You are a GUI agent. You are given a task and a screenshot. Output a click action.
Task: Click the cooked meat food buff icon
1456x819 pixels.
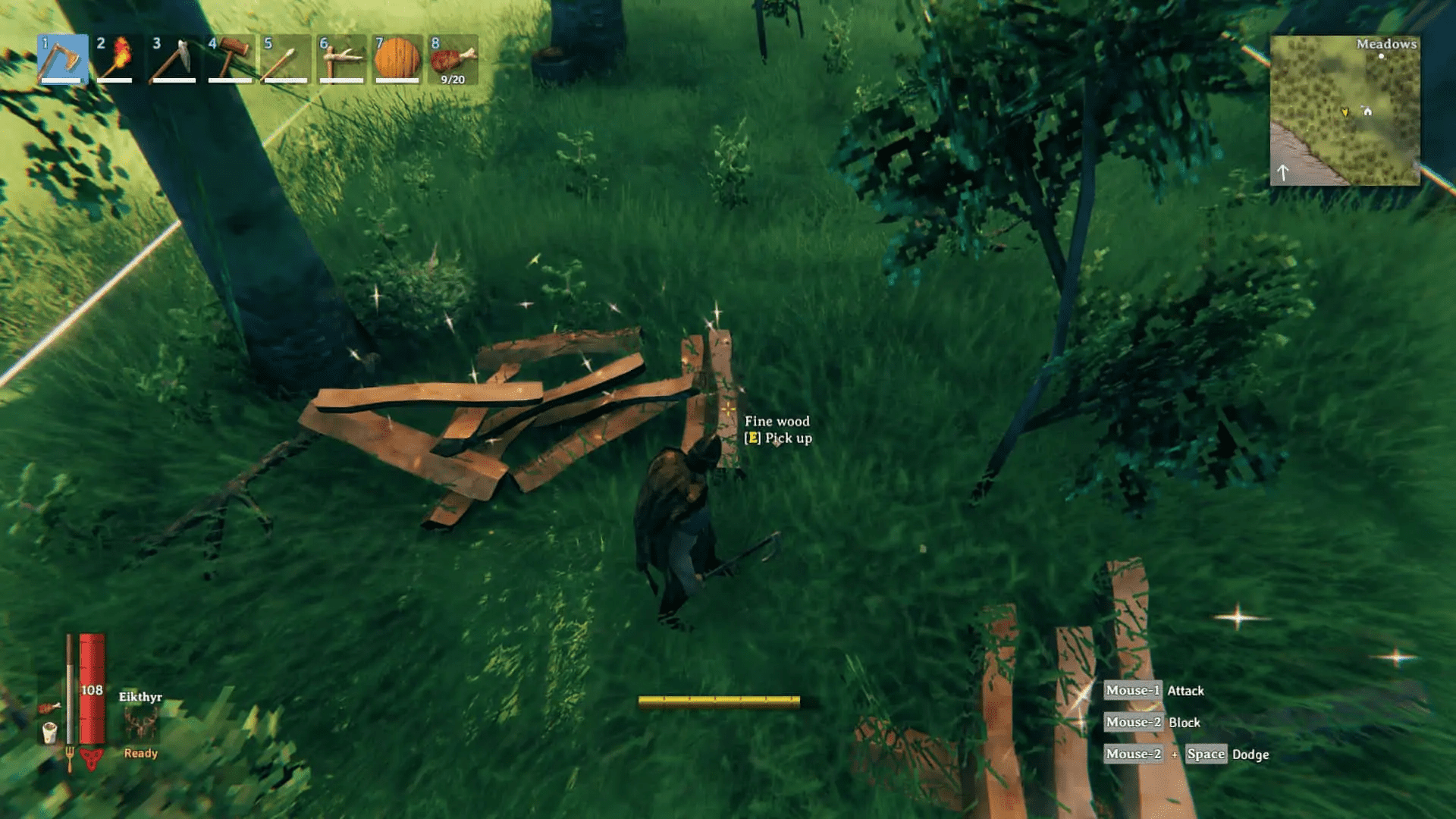(49, 708)
